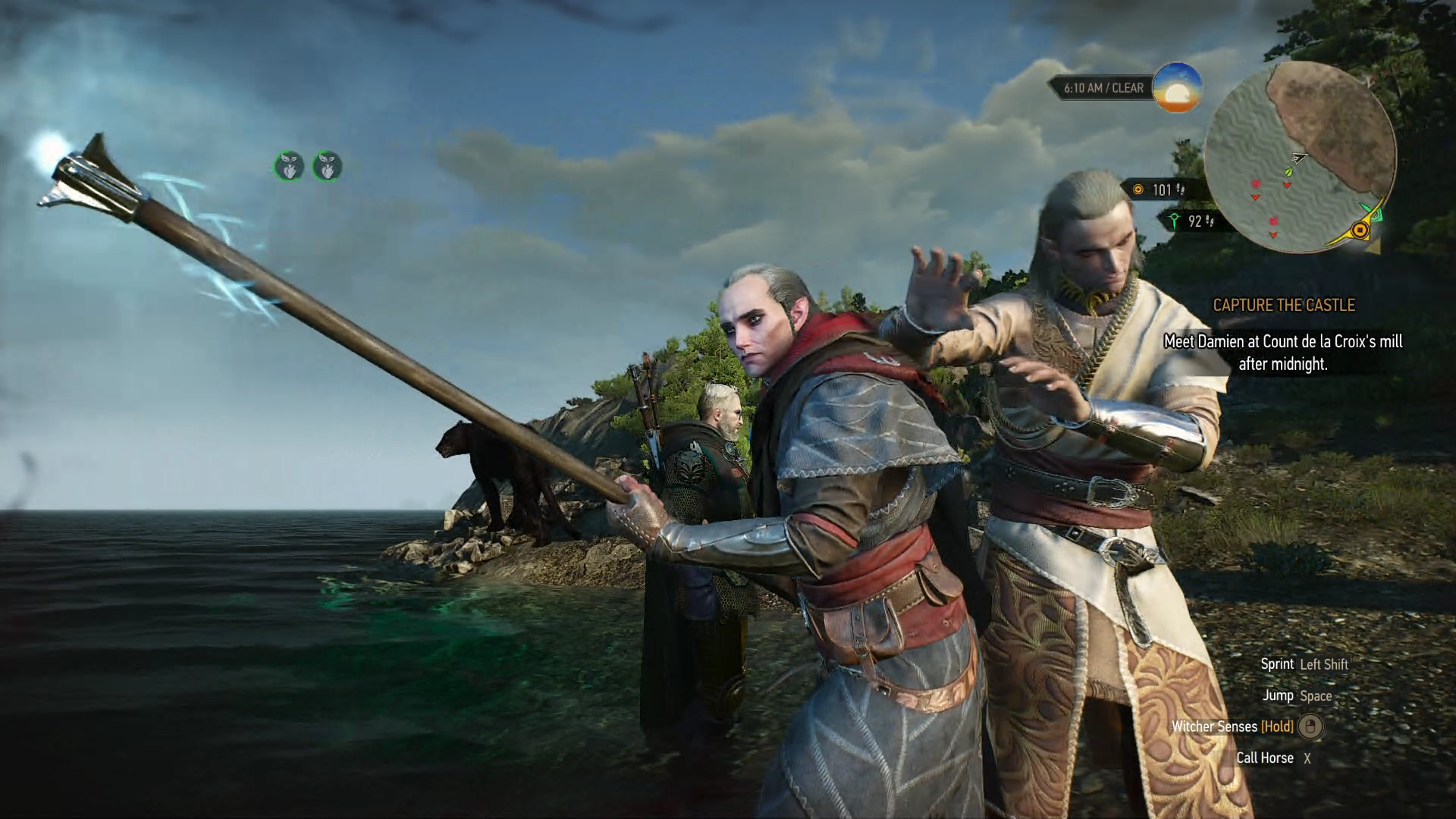1456x819 pixels.
Task: Select the Capture the Castle quest title
Action: 1283,305
